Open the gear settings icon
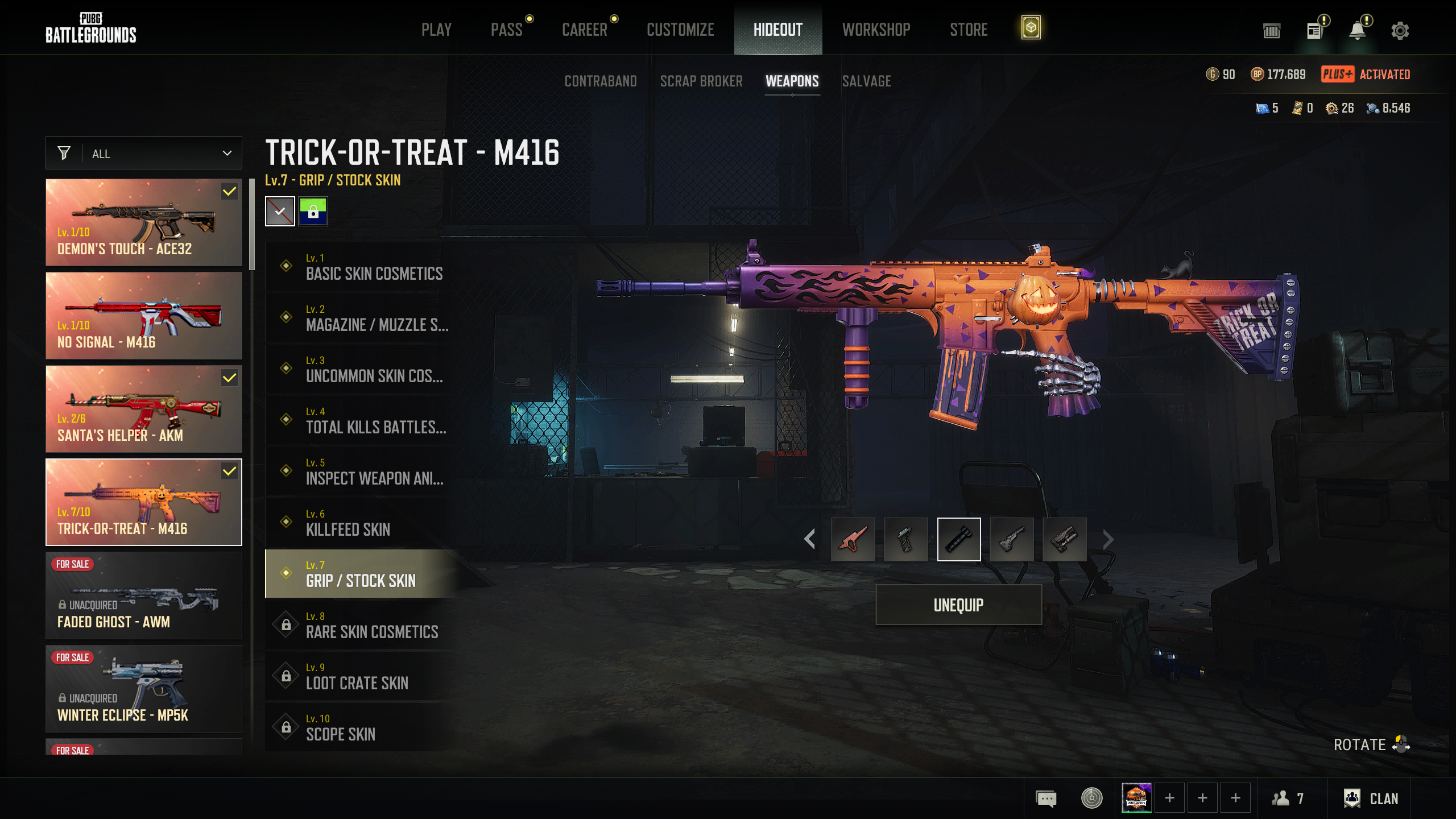The image size is (1456, 819). [1400, 31]
